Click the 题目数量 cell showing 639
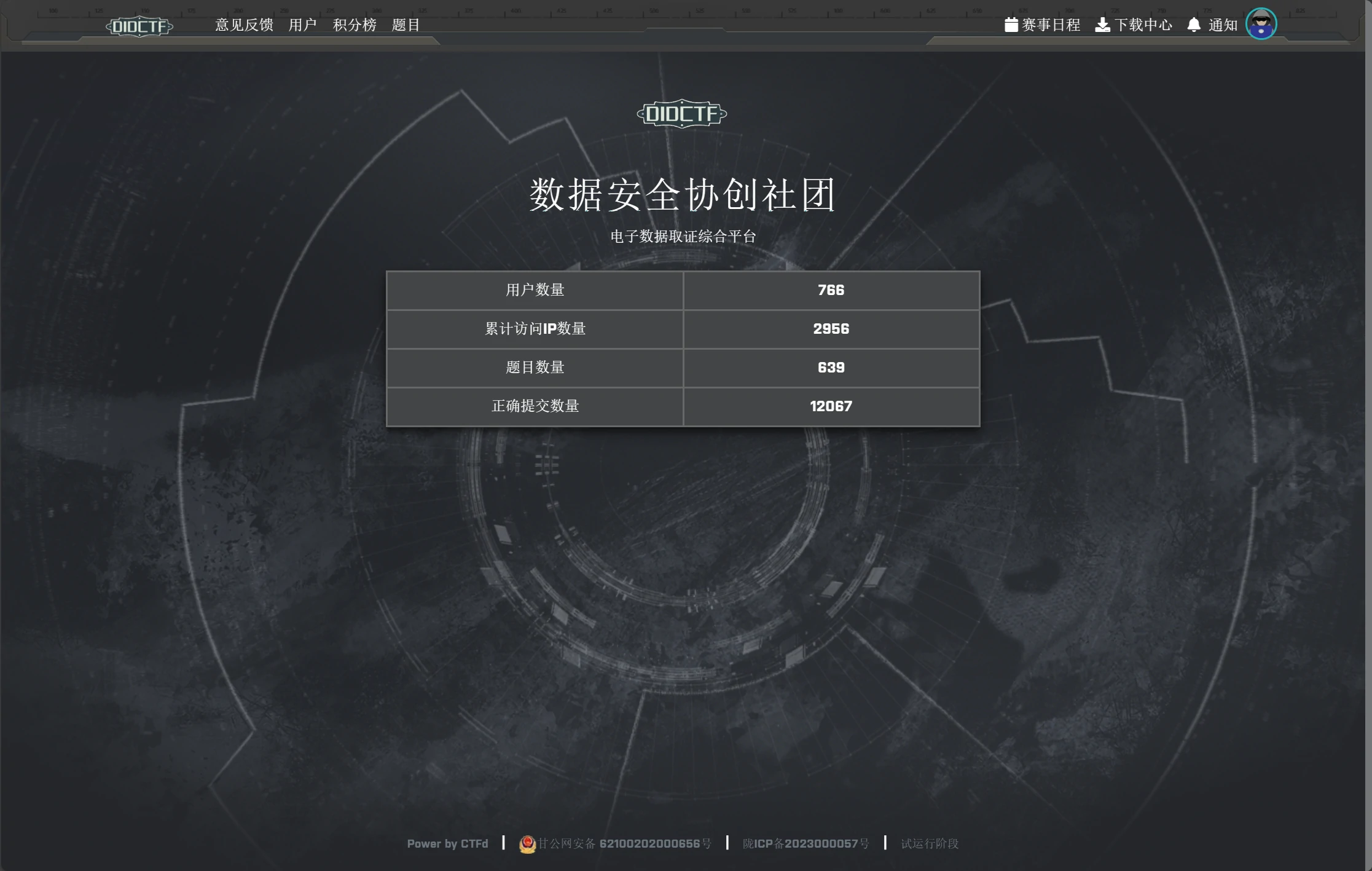This screenshot has width=1372, height=871. click(x=831, y=368)
